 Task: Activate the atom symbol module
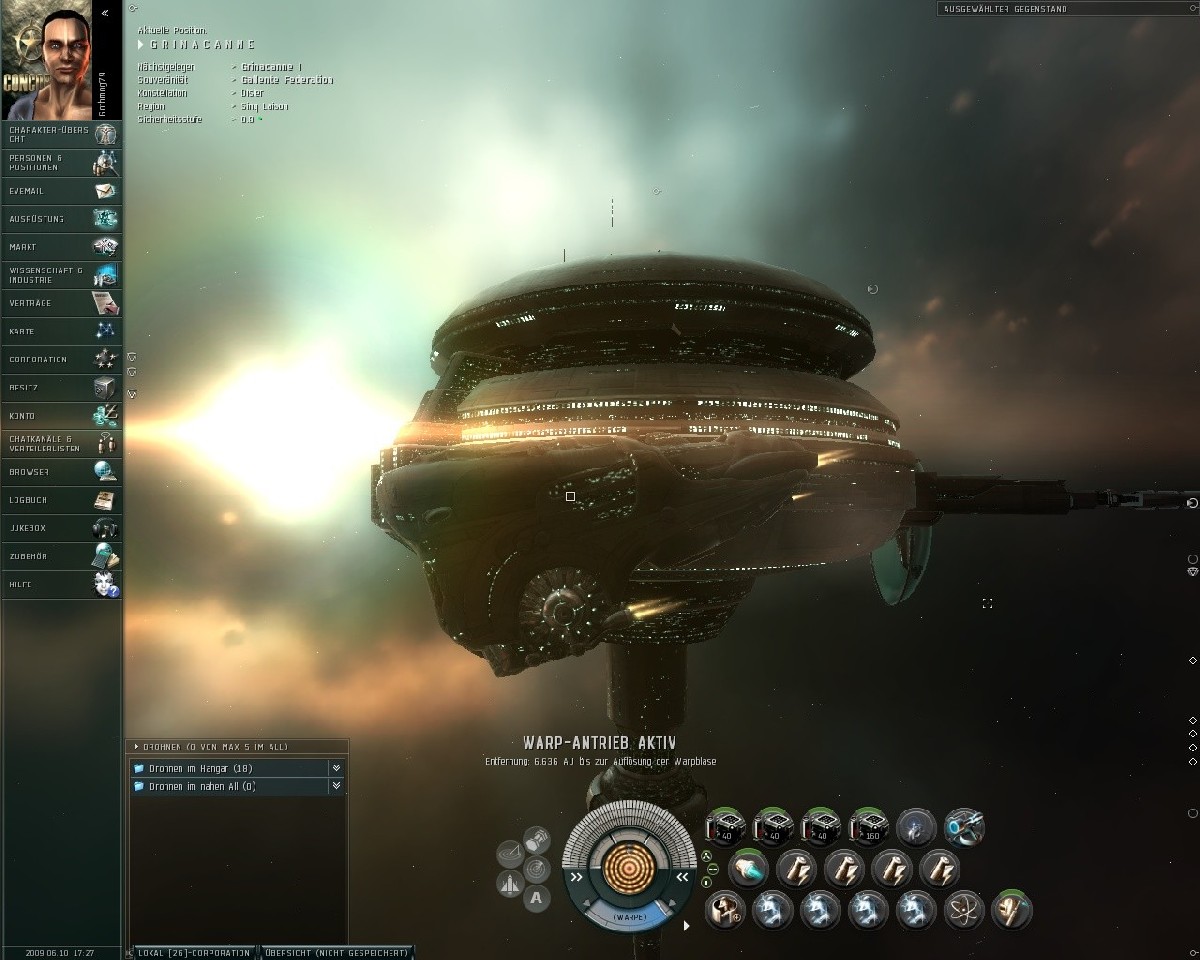coord(964,910)
